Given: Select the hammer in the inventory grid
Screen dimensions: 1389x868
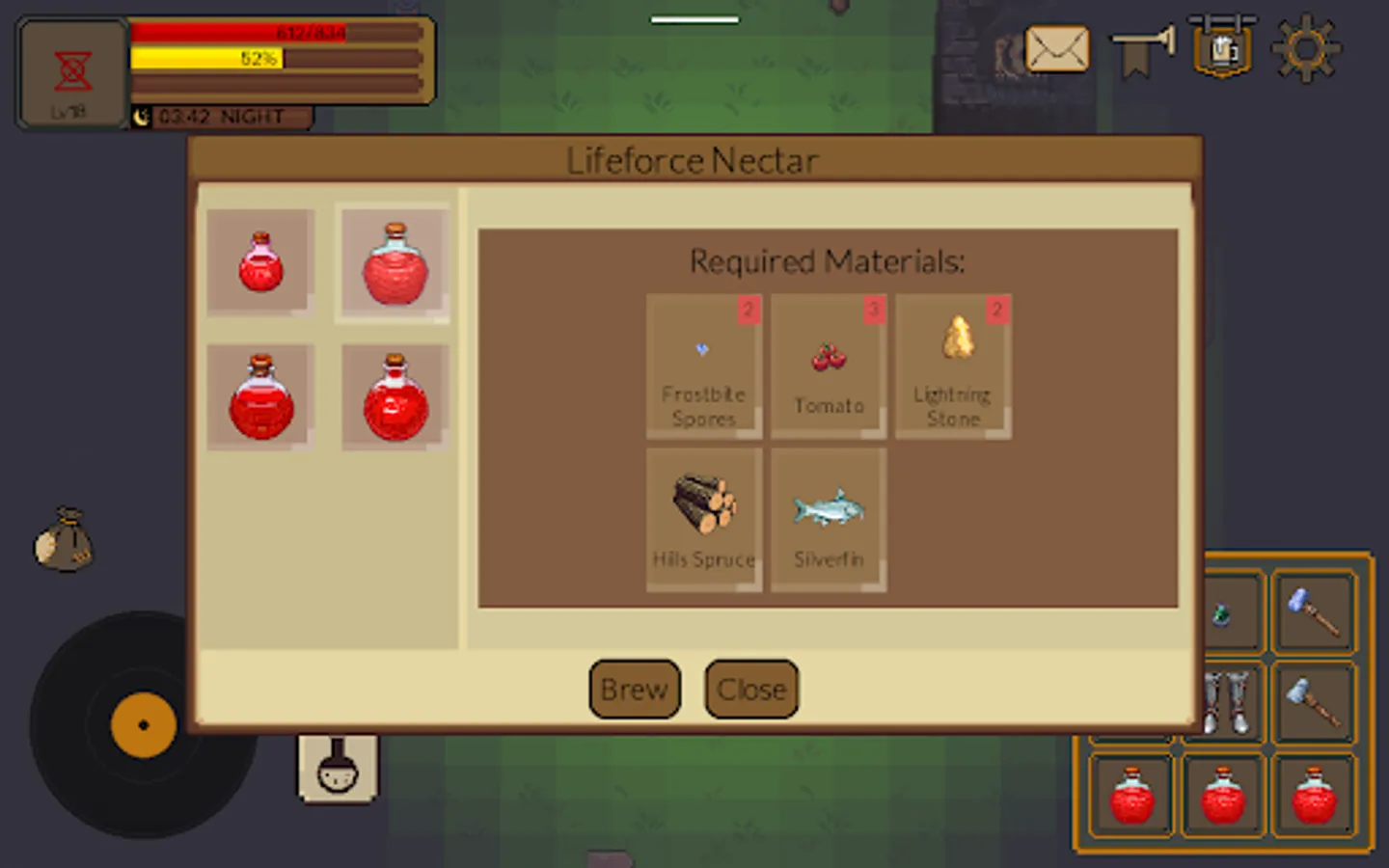Looking at the screenshot, I should [x=1315, y=612].
